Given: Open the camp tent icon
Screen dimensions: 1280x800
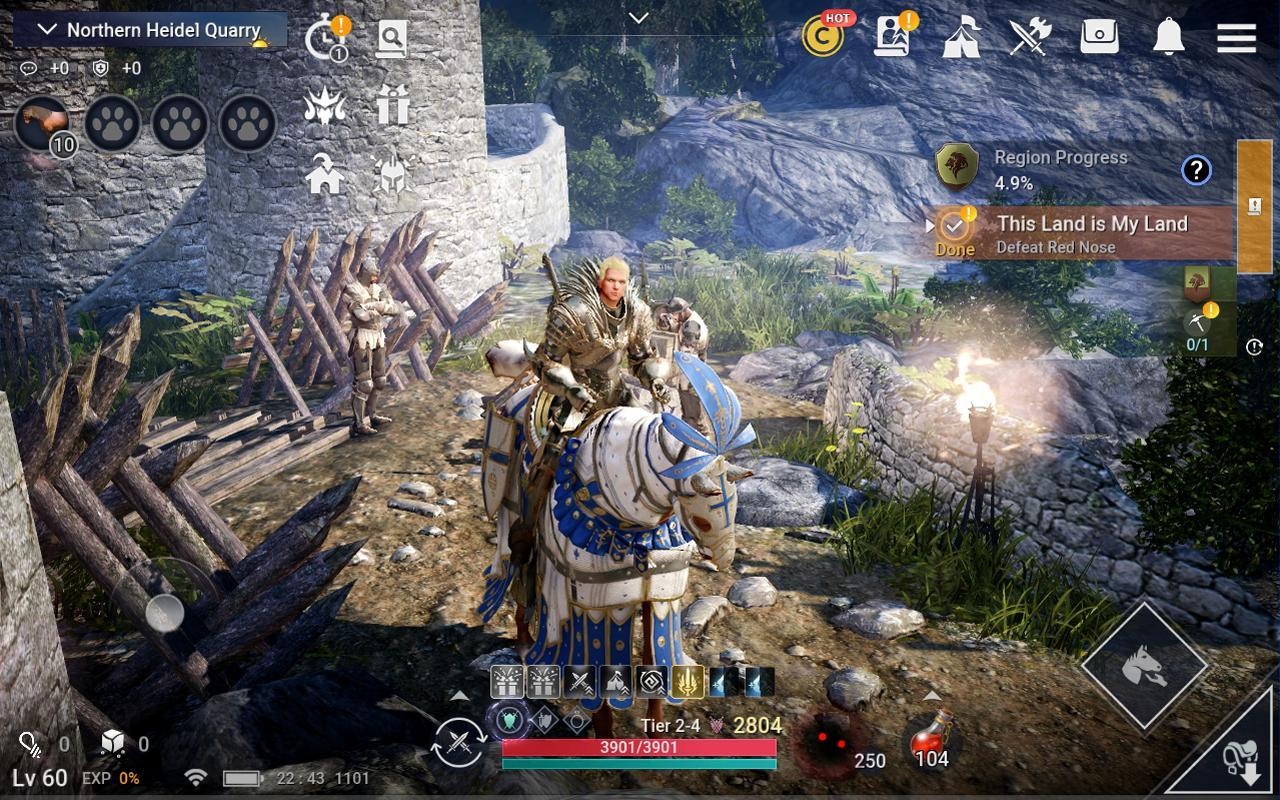Looking at the screenshot, I should click(x=961, y=38).
